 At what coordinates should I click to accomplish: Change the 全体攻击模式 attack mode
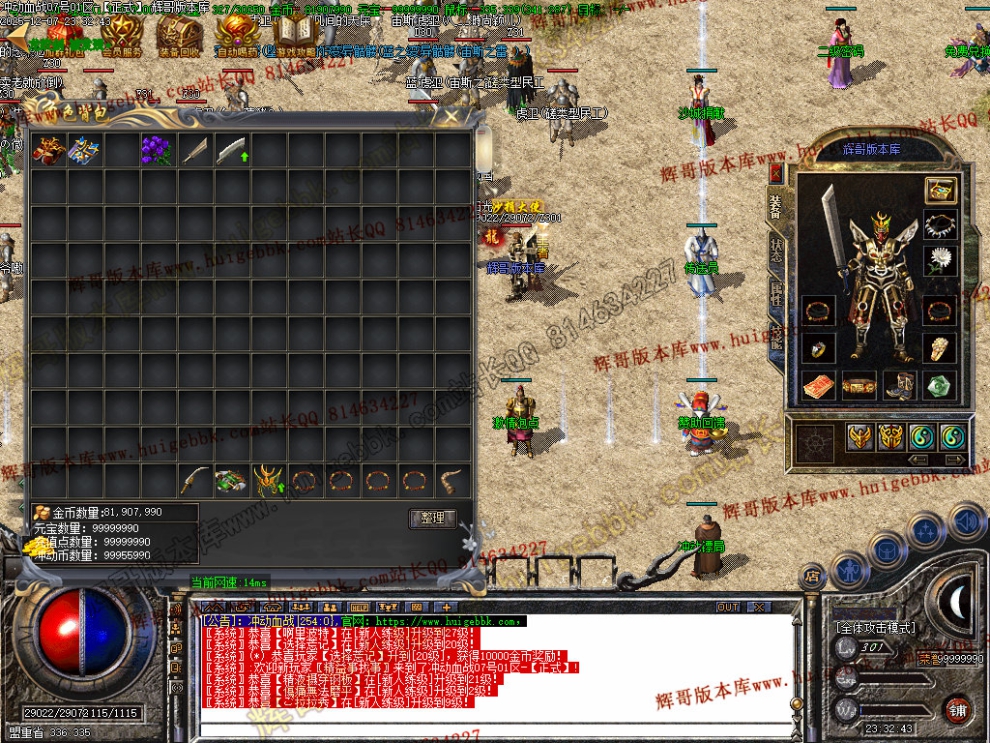pos(875,627)
